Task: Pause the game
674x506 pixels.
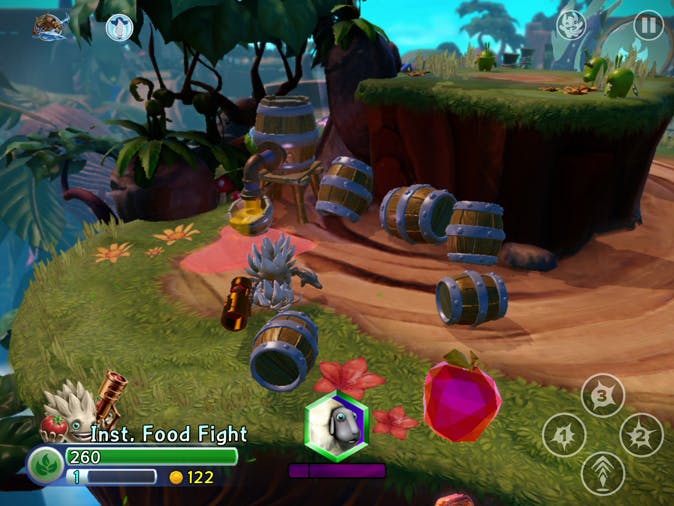Action: [x=648, y=25]
